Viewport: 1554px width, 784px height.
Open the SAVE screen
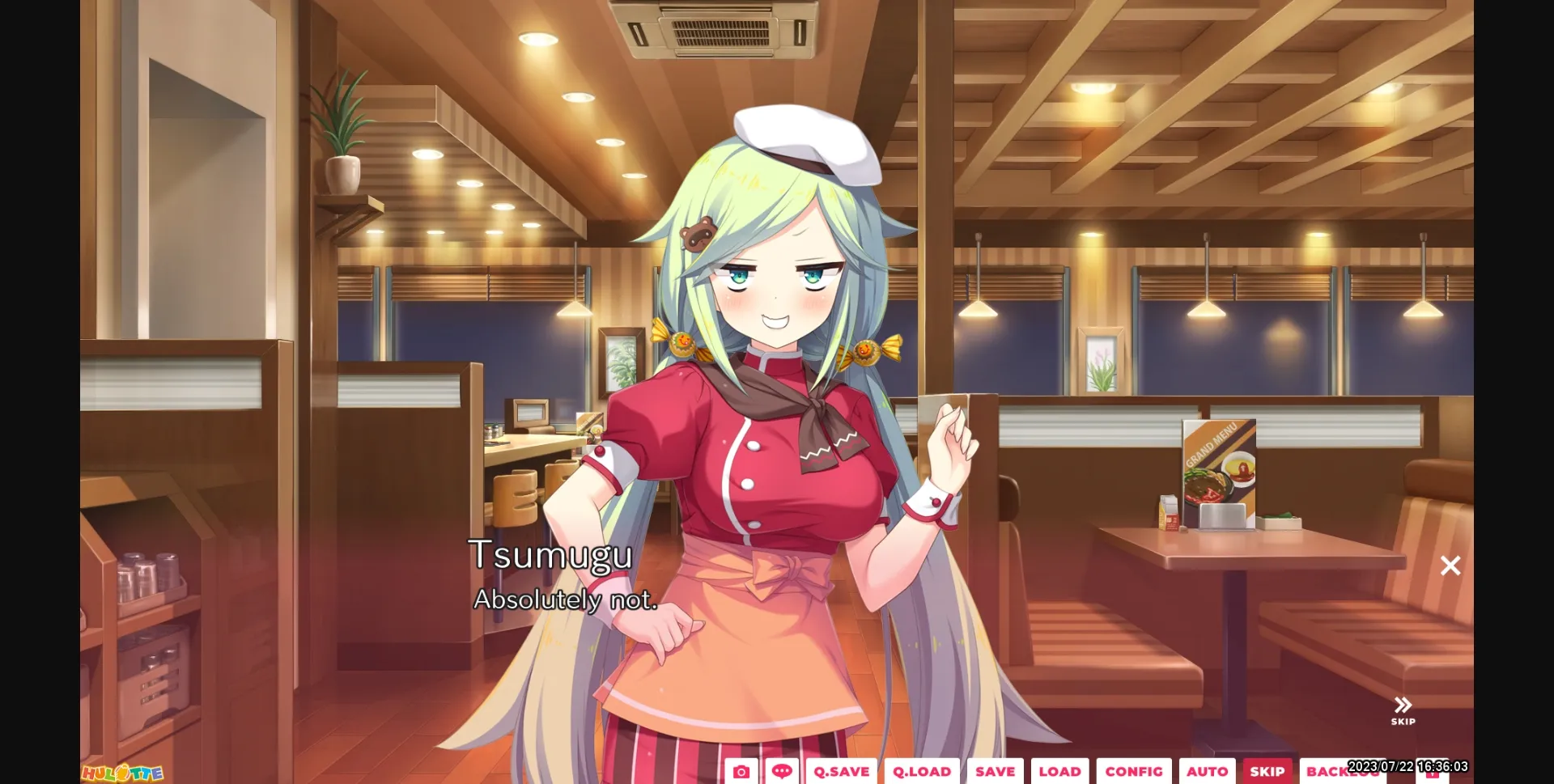tap(995, 771)
